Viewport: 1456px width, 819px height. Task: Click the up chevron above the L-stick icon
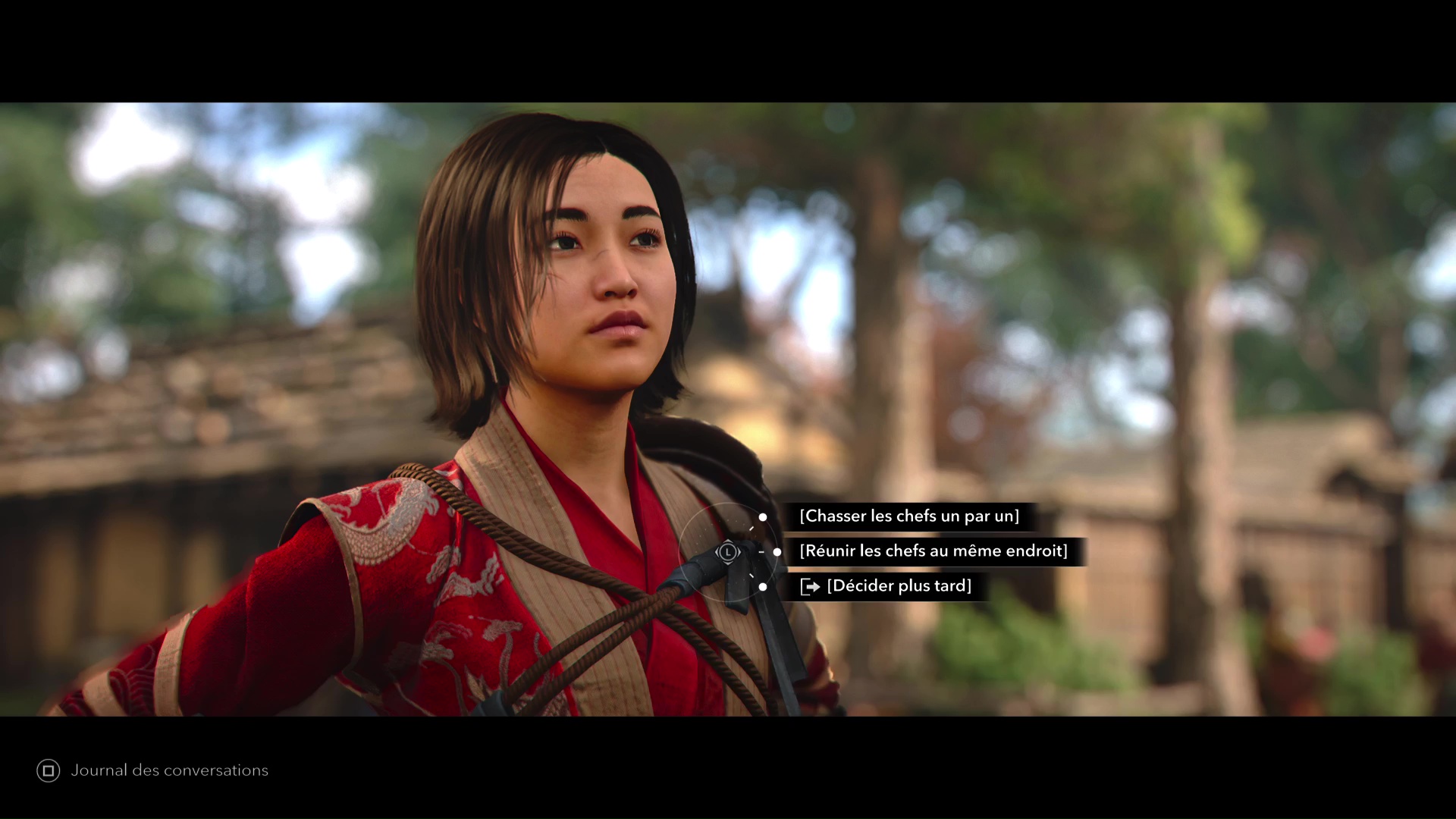pyautogui.click(x=728, y=541)
